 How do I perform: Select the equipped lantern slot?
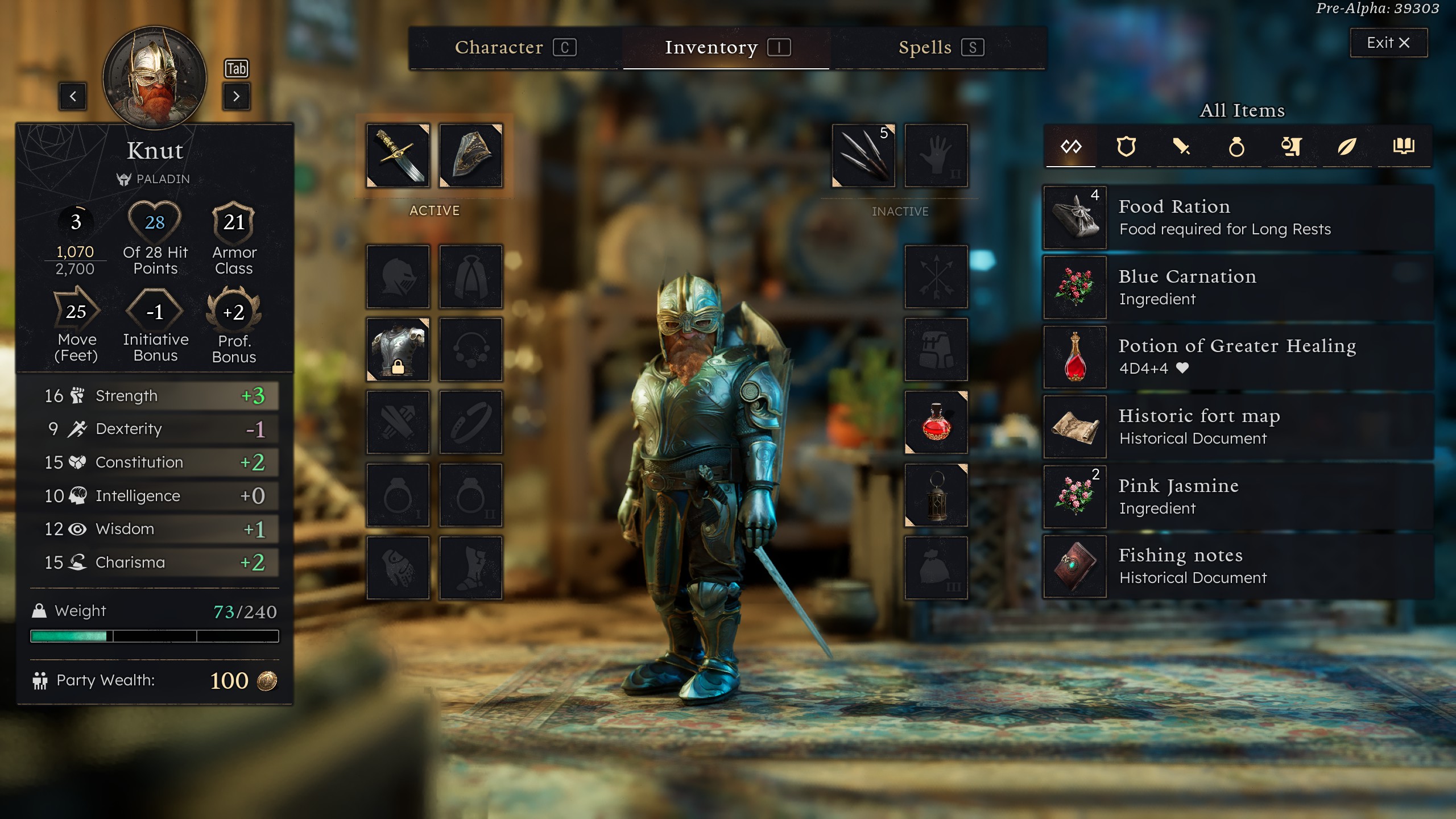pos(936,495)
